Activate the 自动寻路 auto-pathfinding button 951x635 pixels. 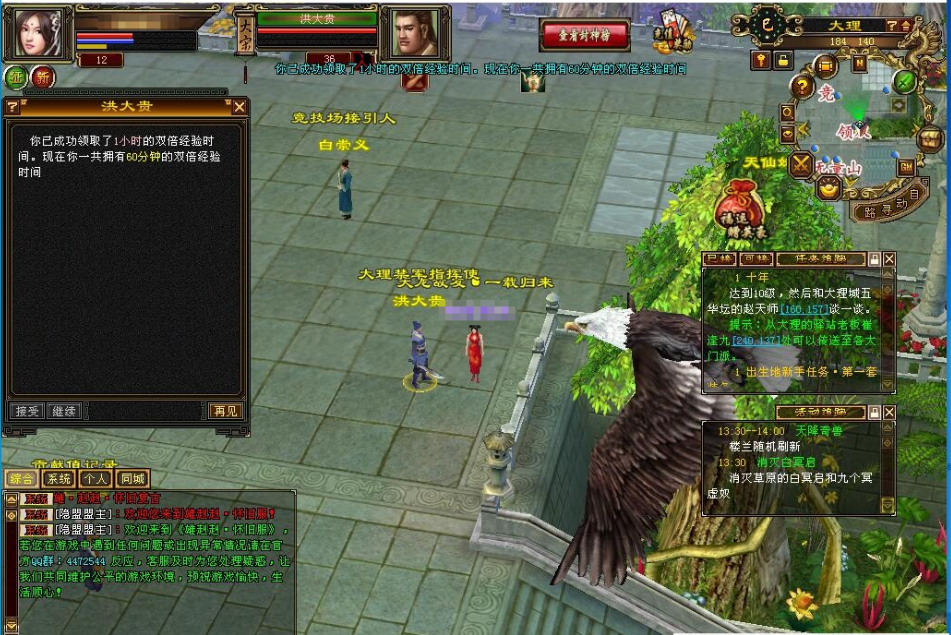[x=889, y=206]
